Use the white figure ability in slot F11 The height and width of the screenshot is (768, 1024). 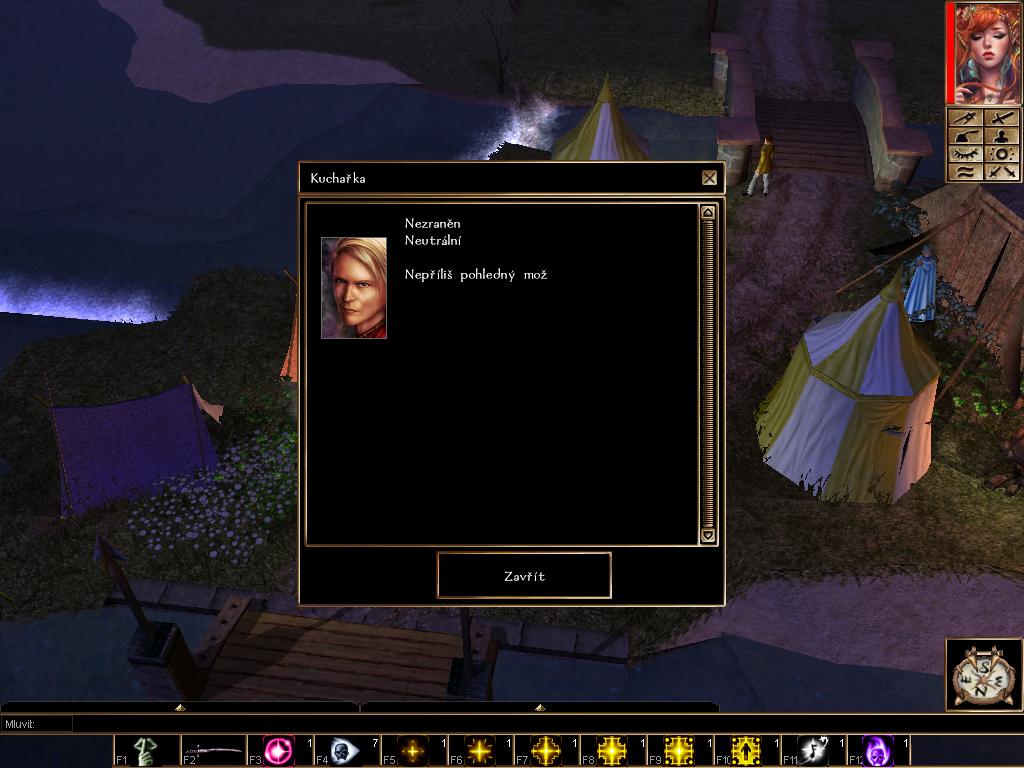click(813, 750)
